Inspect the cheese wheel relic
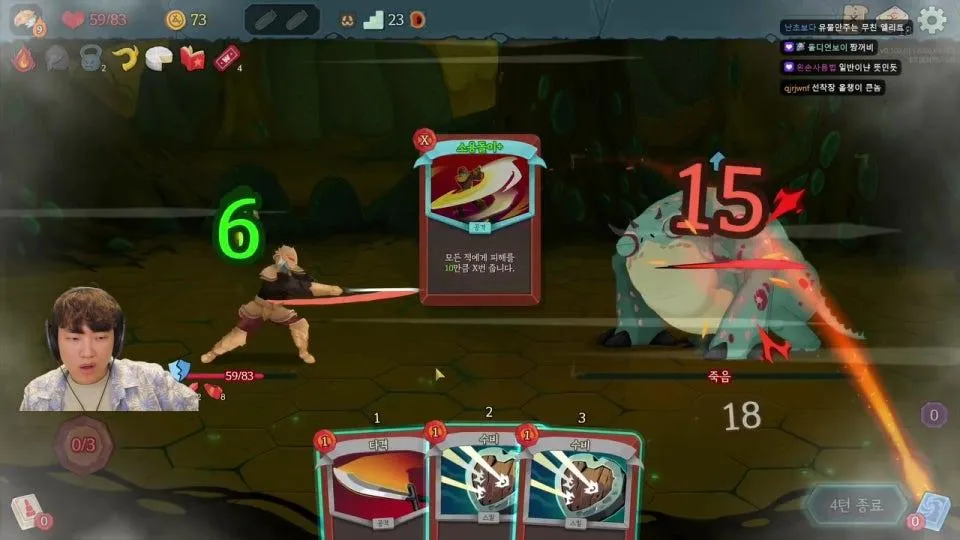 pos(158,59)
